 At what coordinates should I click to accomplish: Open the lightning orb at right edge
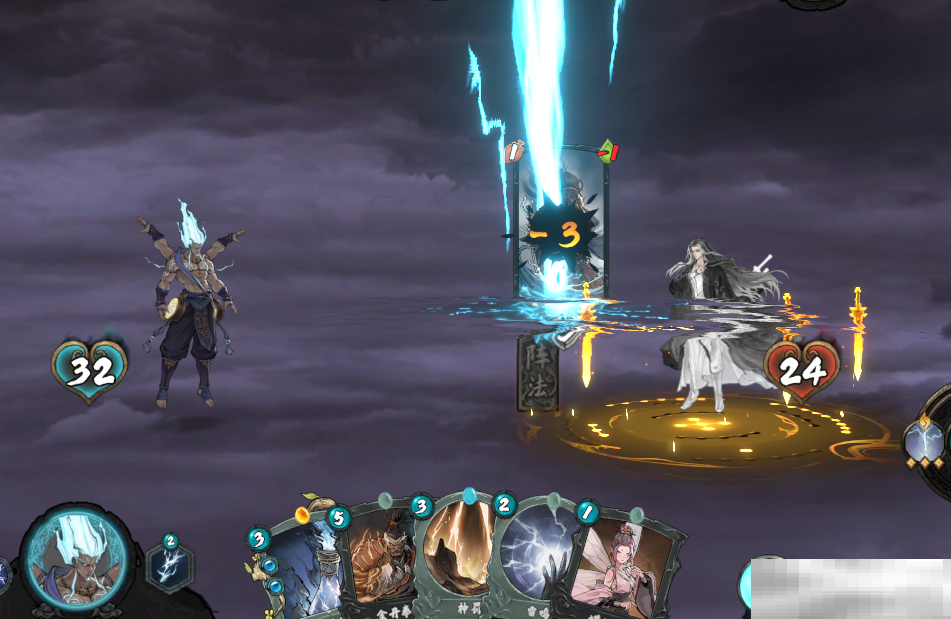point(925,441)
